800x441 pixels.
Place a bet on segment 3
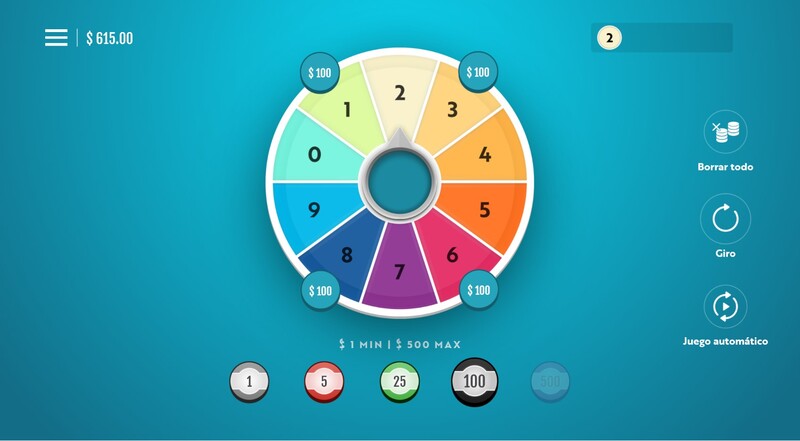[x=452, y=109]
